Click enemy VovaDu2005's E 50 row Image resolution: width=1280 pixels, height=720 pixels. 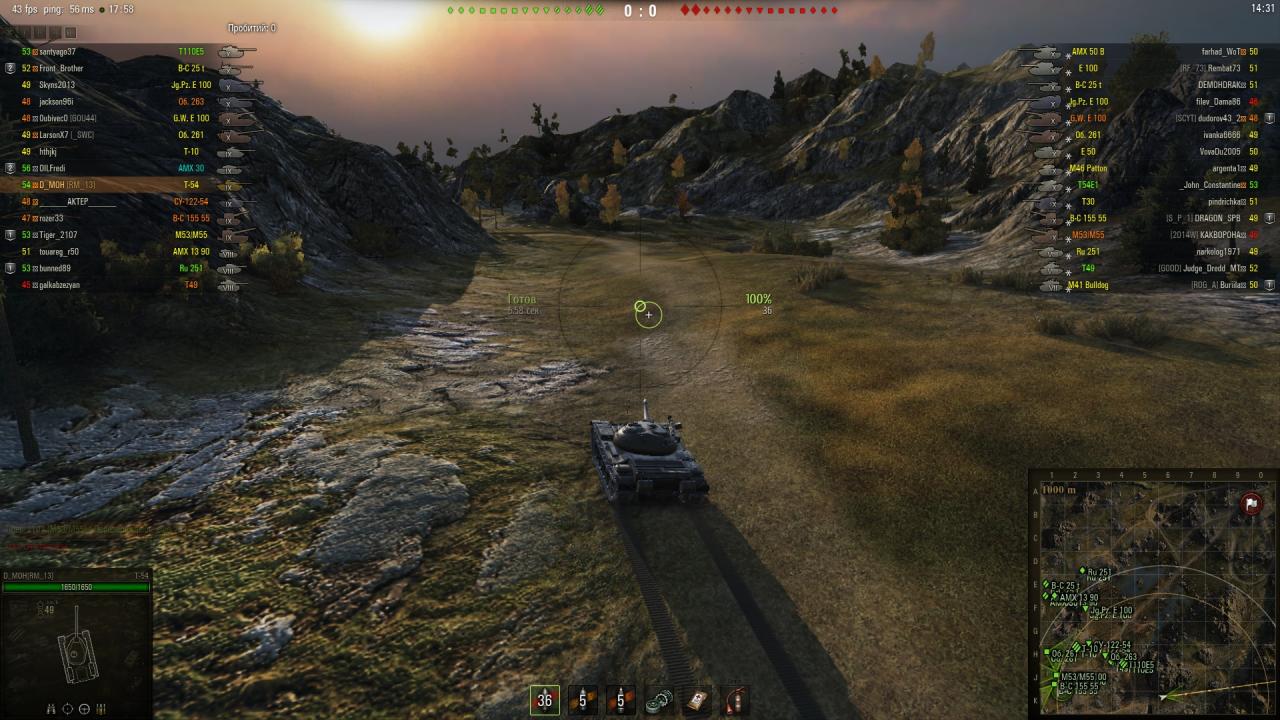pos(1150,152)
